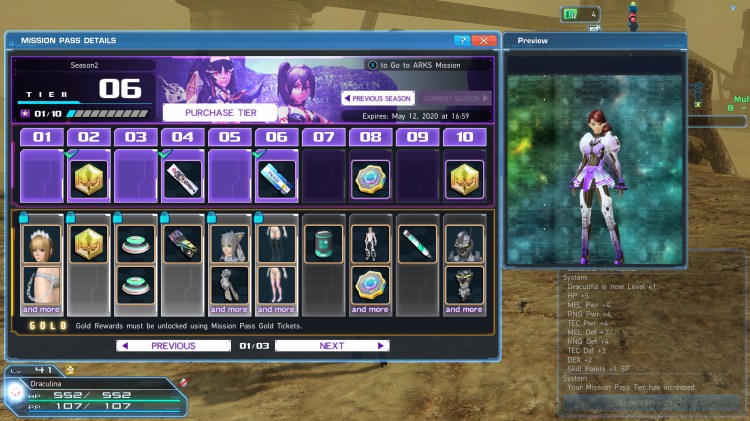Viewport: 750px width, 421px height.
Task: Click the Purchase Tier button
Action: tap(219, 112)
